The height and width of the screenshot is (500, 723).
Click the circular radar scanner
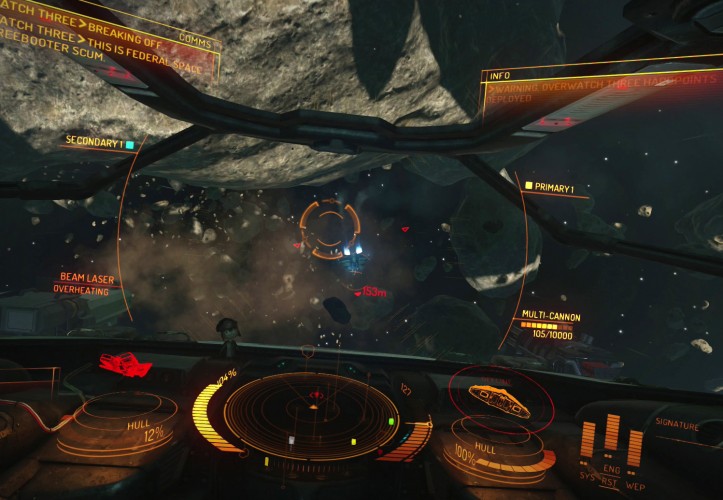[x=312, y=412]
